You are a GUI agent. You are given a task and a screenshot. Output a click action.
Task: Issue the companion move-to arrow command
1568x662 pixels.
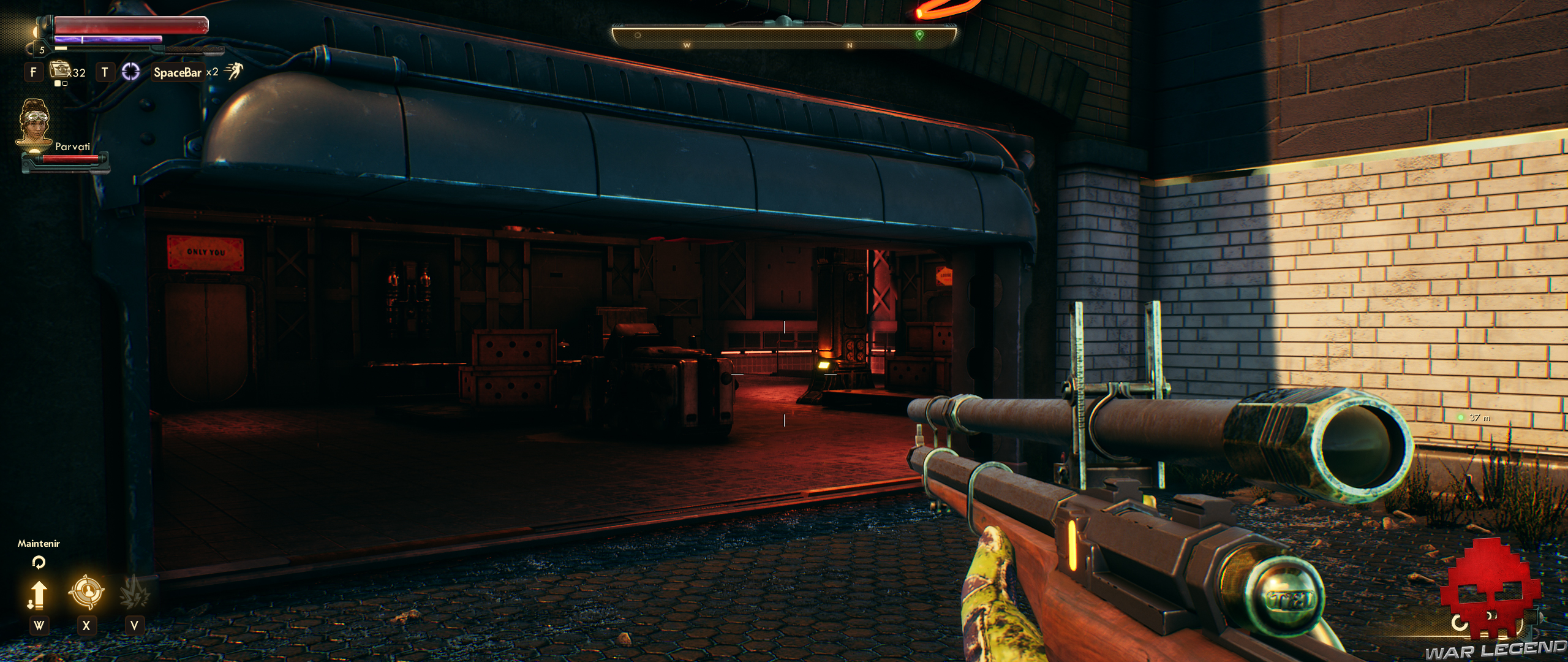click(38, 595)
